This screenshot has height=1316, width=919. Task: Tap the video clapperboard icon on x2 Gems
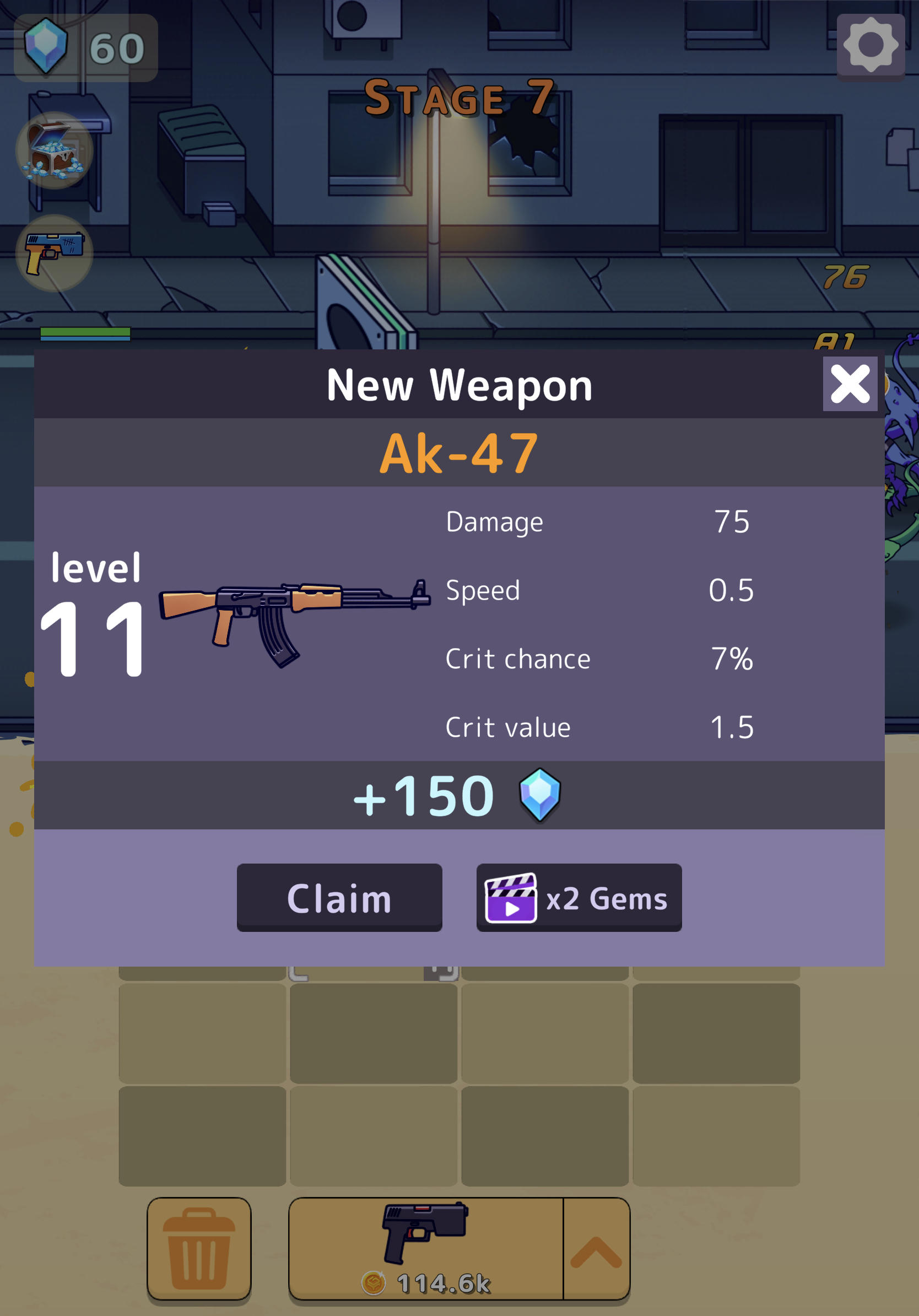pos(512,898)
